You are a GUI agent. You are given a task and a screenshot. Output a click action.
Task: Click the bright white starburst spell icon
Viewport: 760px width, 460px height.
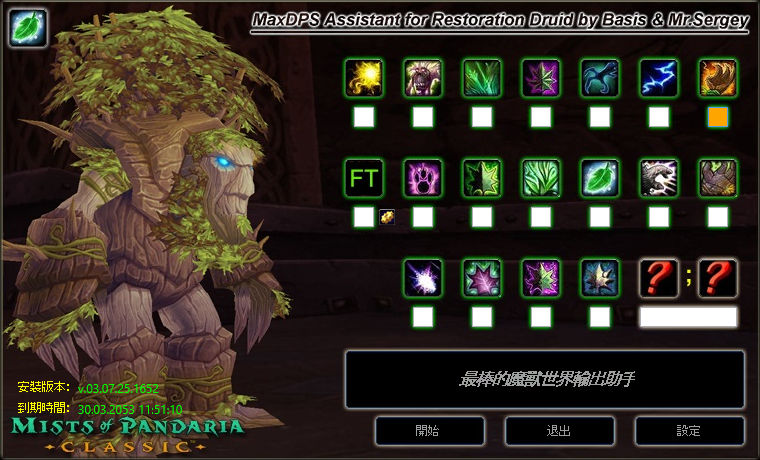(x=423, y=278)
